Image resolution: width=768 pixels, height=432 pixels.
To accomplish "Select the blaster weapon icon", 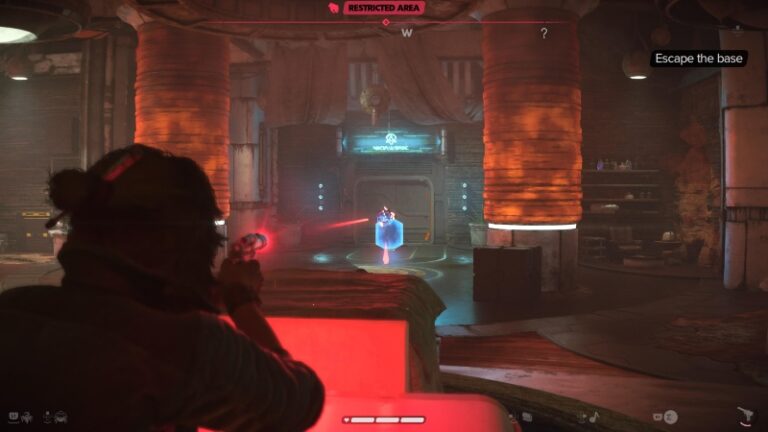I will tap(744, 416).
